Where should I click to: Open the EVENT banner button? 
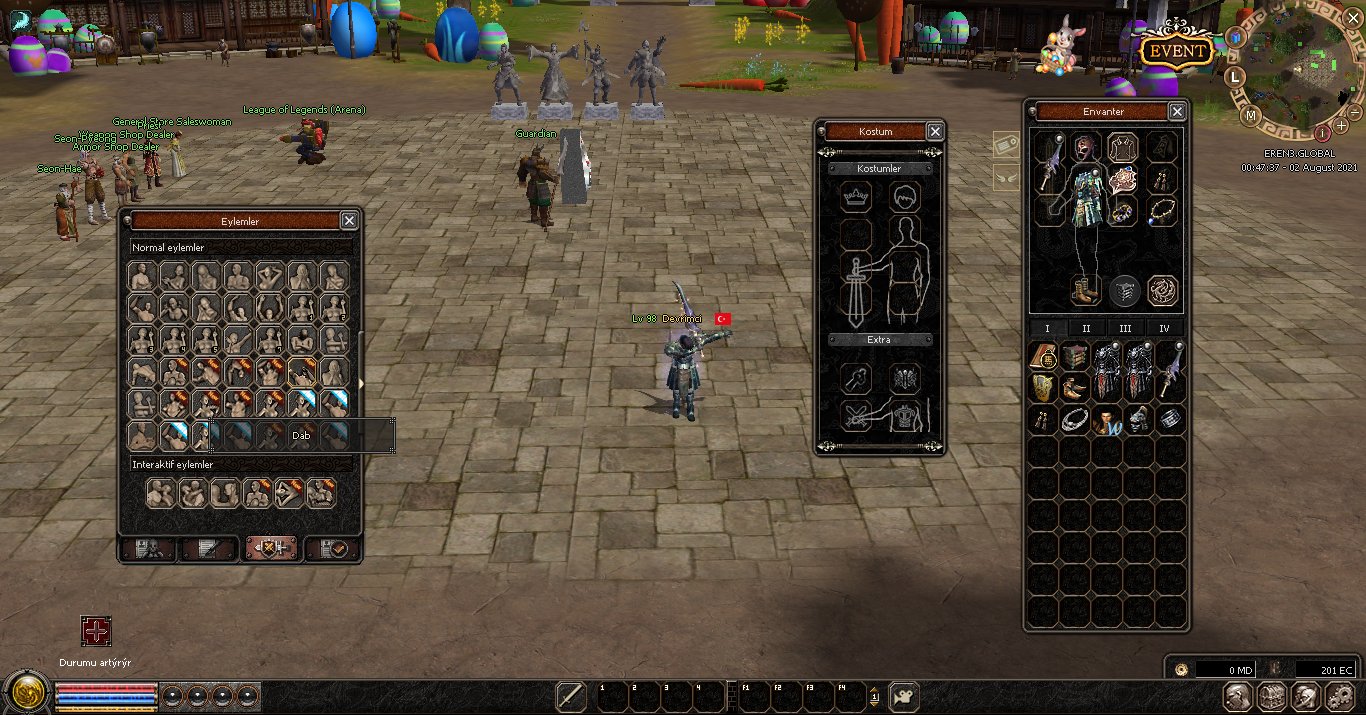[1178, 51]
